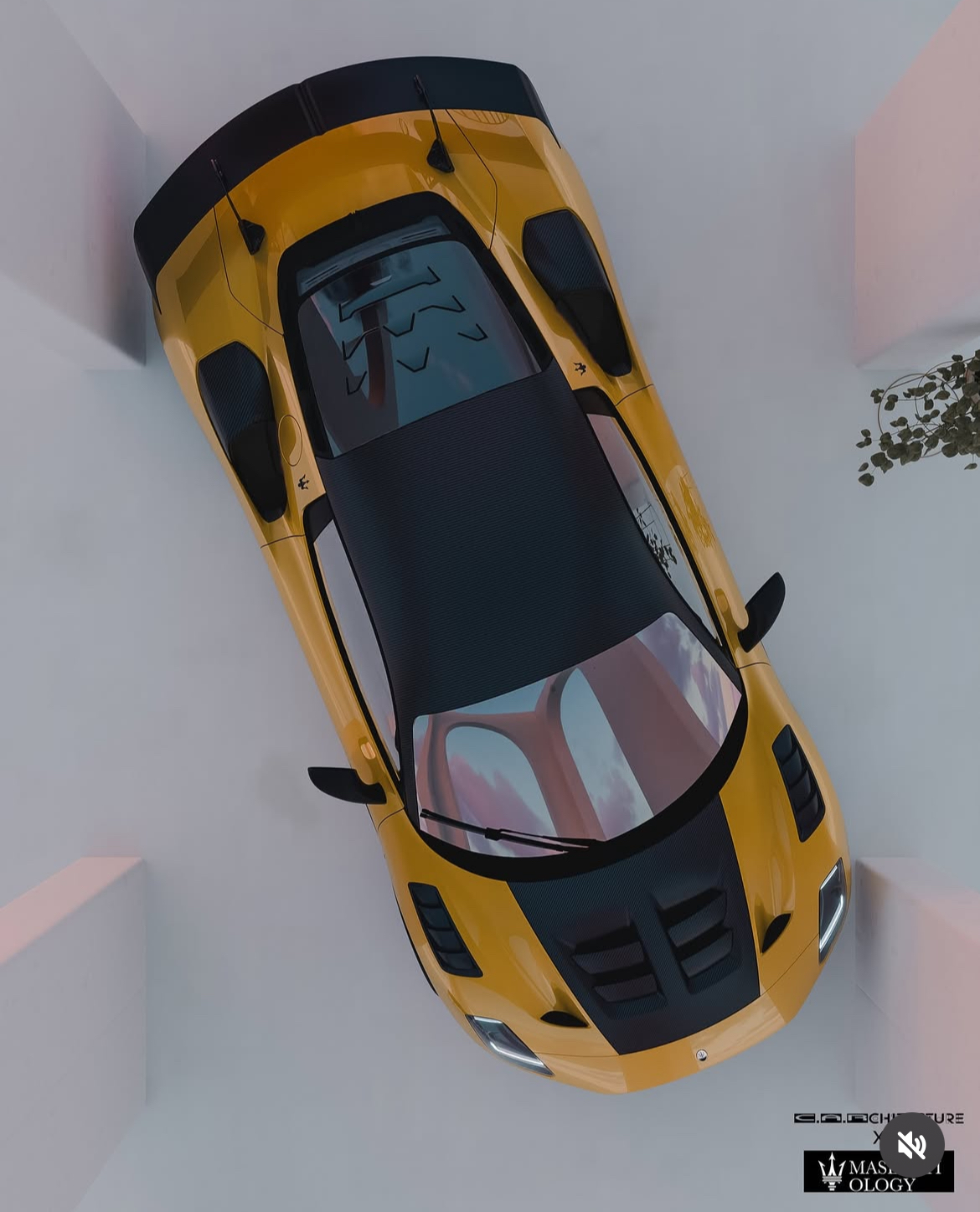Unmute the video with the speaker button
The image size is (980, 1212).
[911, 1144]
